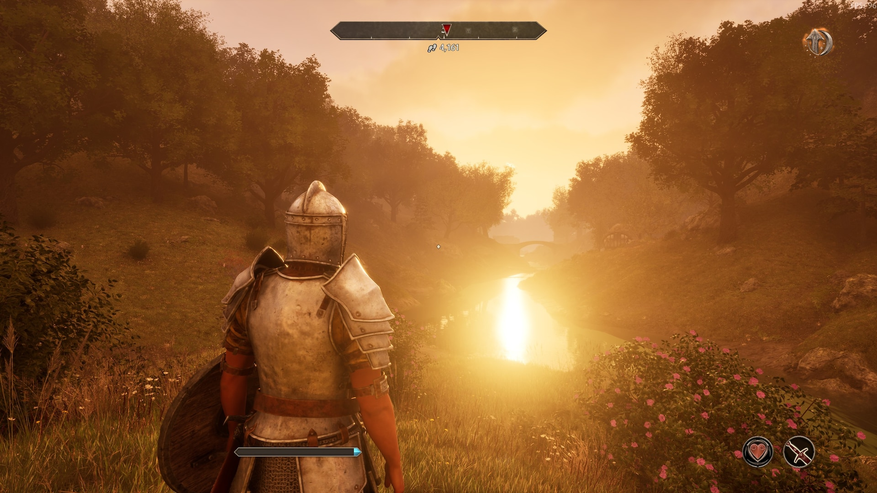This screenshot has height=493, width=877.
Task: Activate the sword weapon icon
Action: [798, 452]
